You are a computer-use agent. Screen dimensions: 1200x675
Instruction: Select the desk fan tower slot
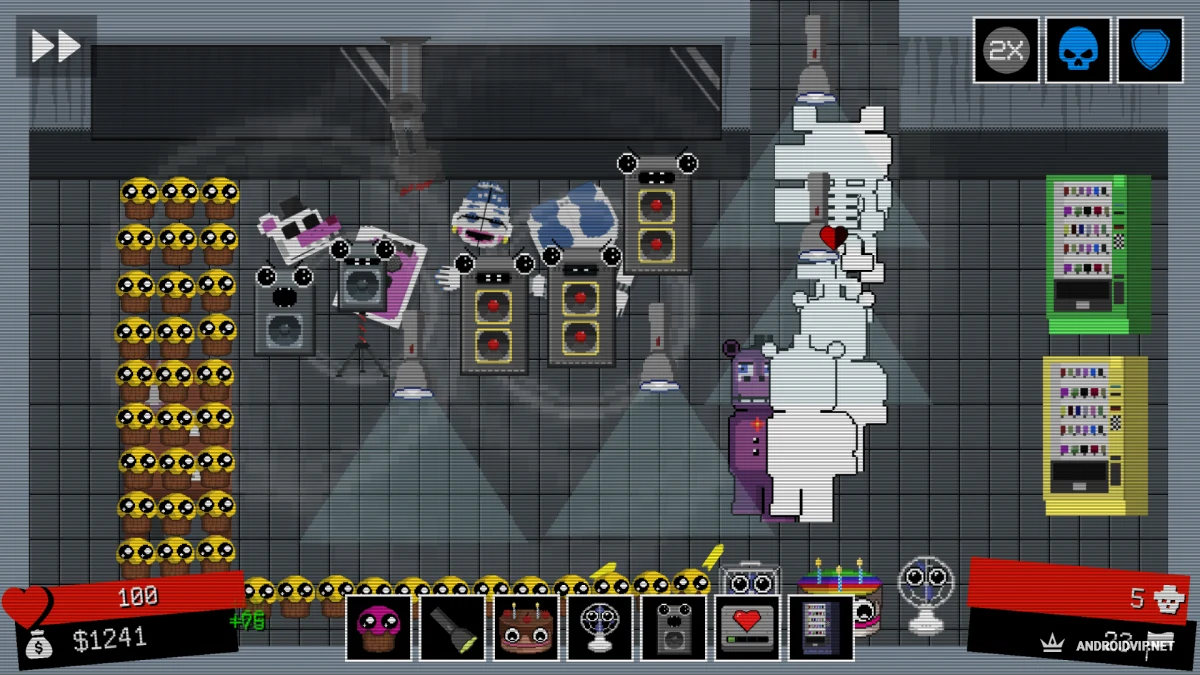click(x=600, y=628)
